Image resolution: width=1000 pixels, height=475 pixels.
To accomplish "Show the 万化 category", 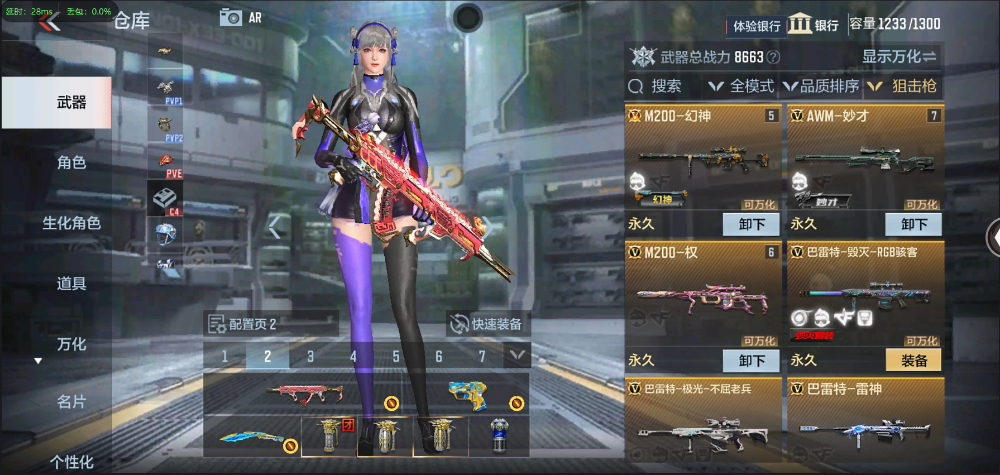I will point(71,344).
